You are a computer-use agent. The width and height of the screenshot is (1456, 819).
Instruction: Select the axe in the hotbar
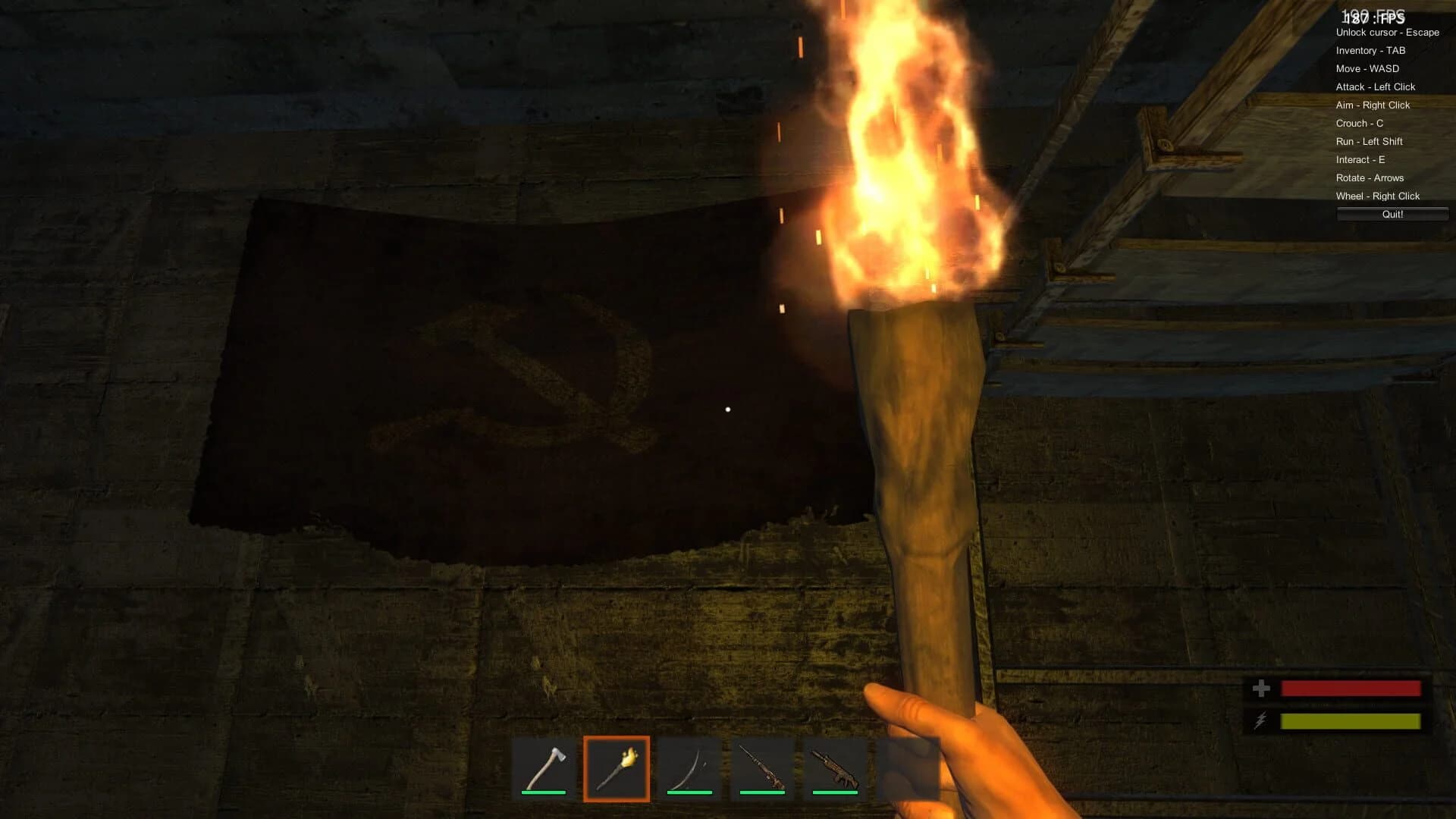click(544, 767)
